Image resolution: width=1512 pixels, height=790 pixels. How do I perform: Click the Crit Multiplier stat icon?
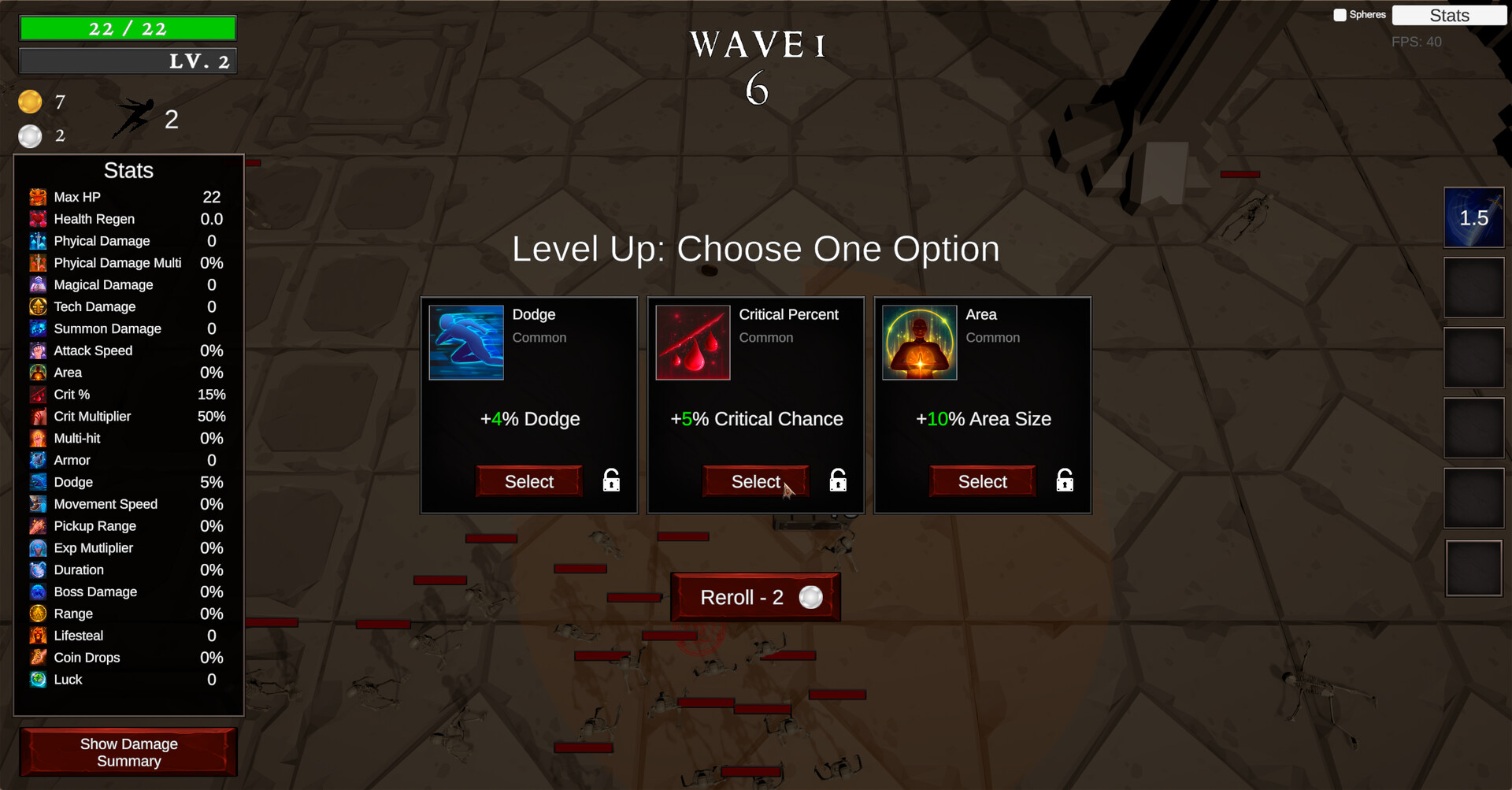coord(37,416)
